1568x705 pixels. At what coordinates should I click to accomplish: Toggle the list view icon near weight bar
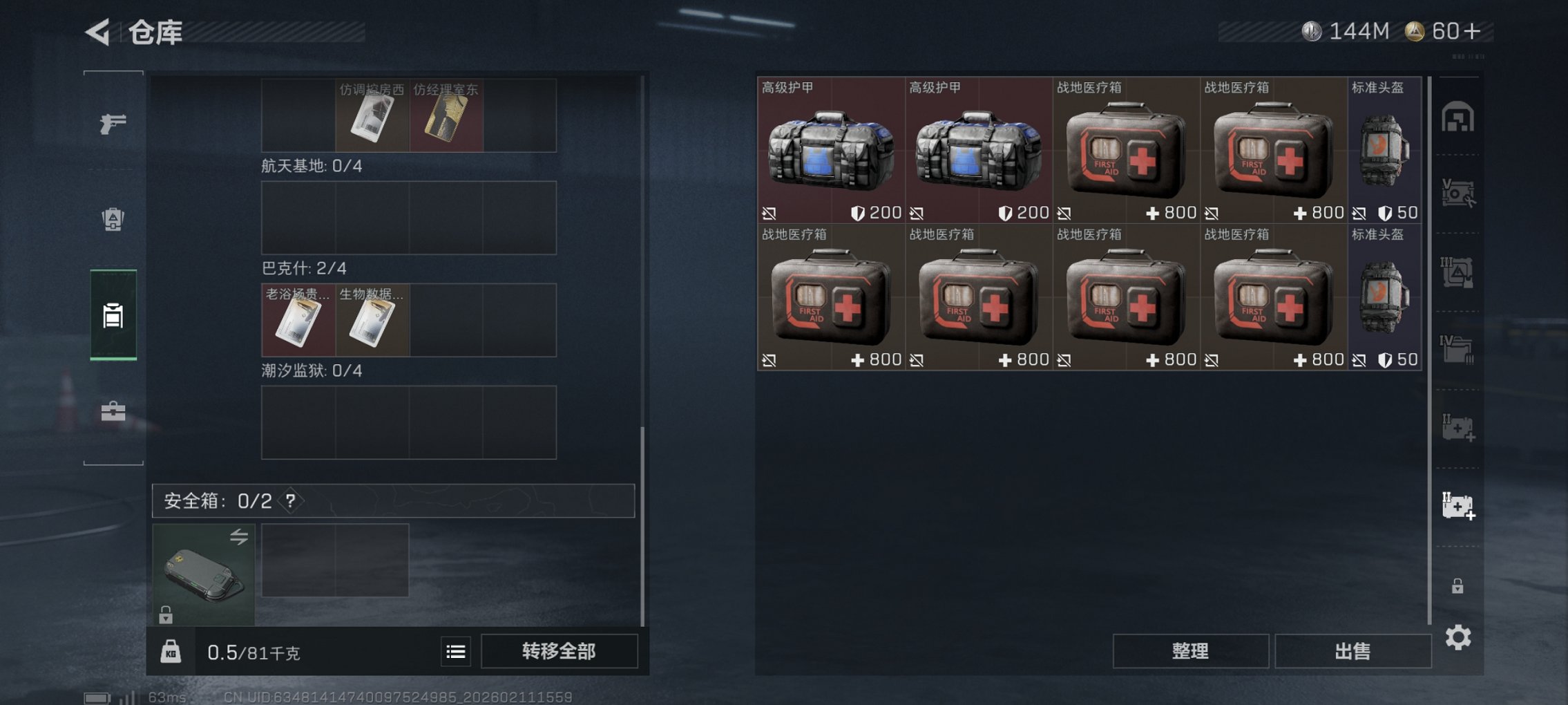[x=455, y=651]
